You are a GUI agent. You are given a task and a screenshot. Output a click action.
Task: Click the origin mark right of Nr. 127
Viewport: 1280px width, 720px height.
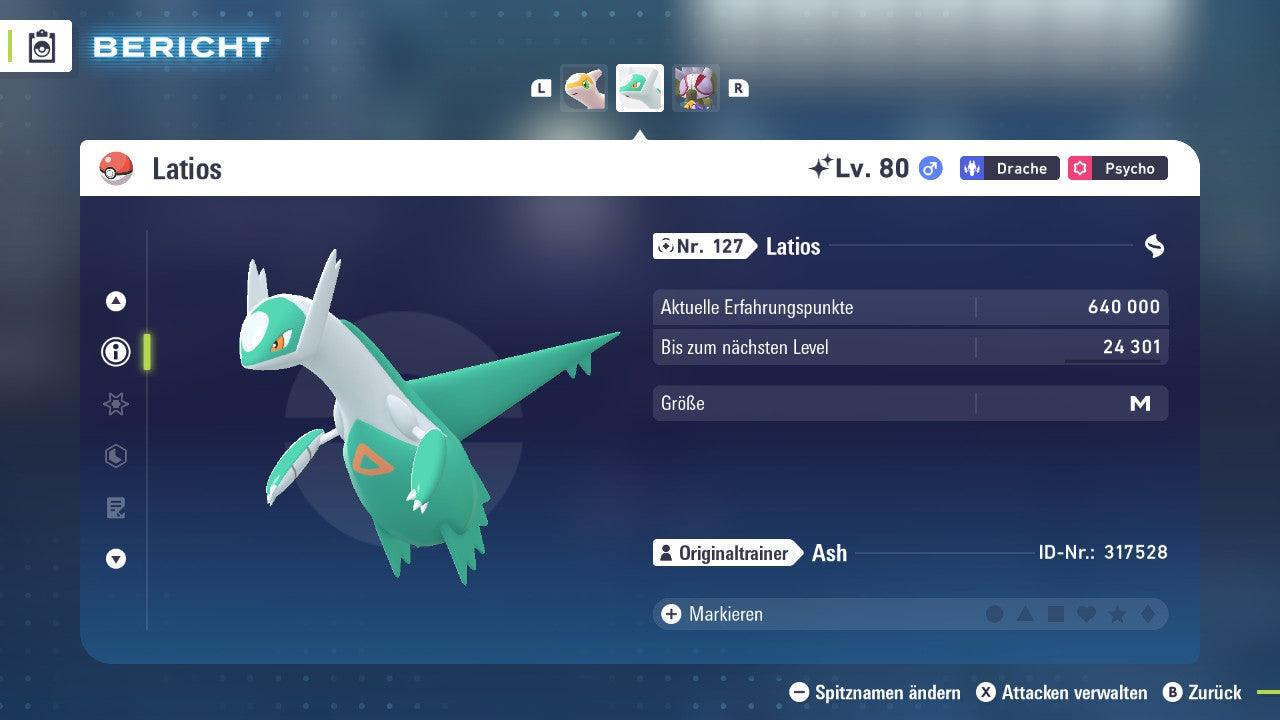click(1155, 246)
